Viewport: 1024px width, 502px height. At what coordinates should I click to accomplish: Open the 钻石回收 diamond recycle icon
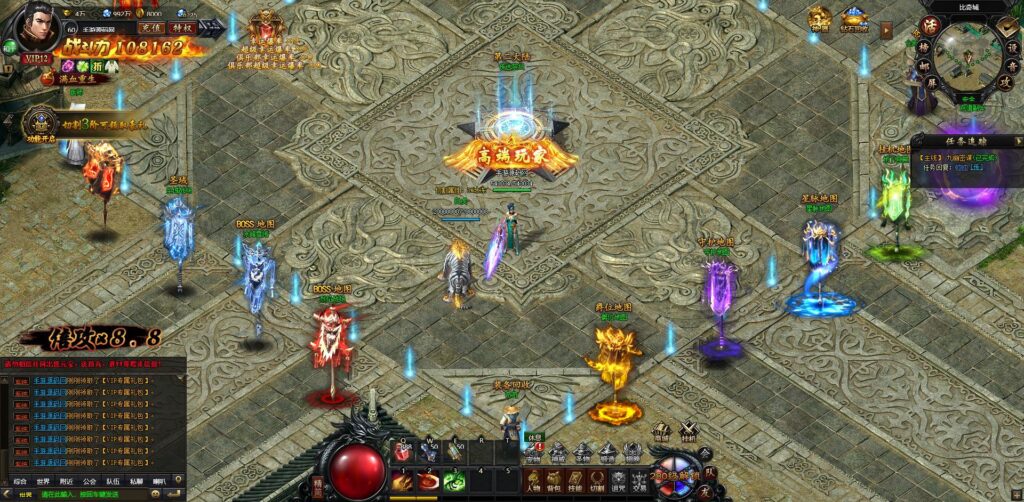click(853, 18)
